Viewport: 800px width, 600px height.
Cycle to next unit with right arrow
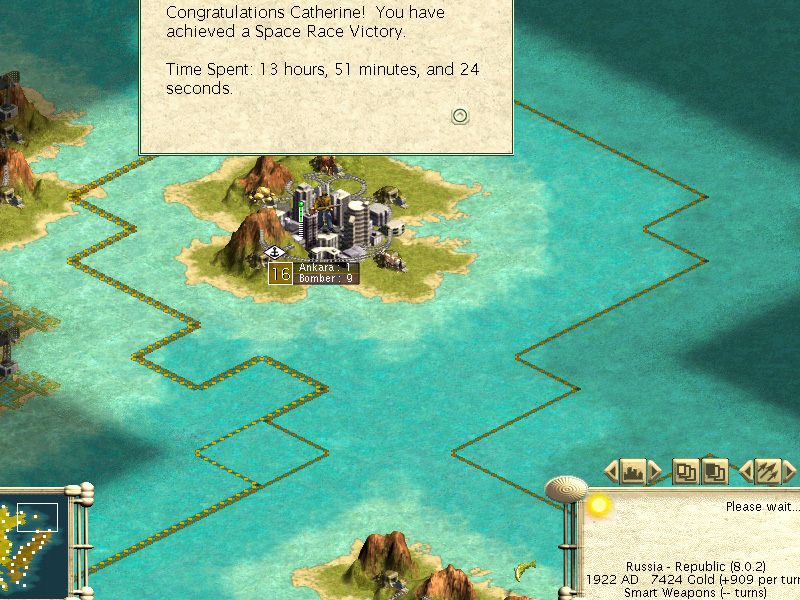789,470
